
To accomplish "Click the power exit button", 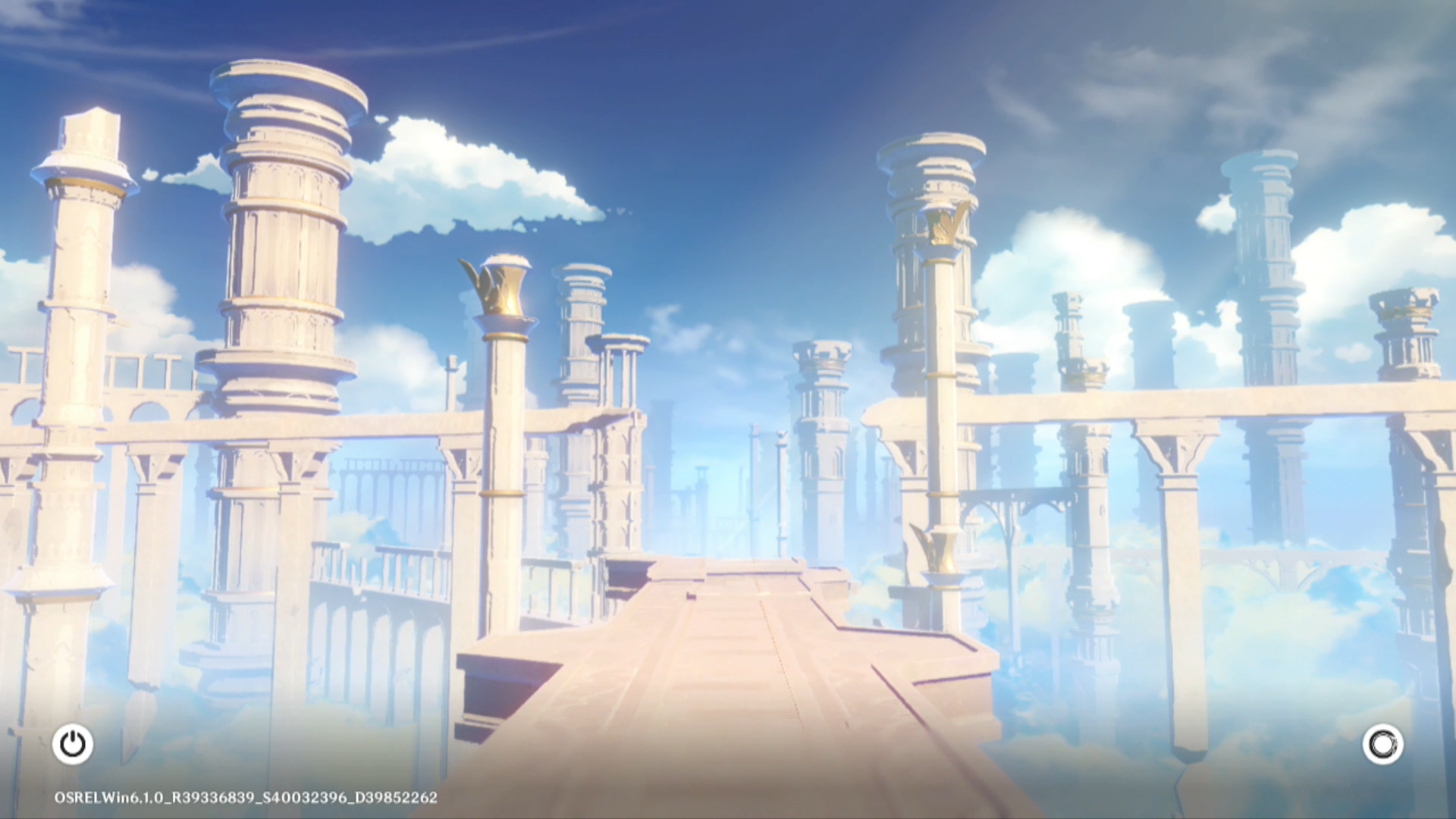I will click(x=73, y=744).
